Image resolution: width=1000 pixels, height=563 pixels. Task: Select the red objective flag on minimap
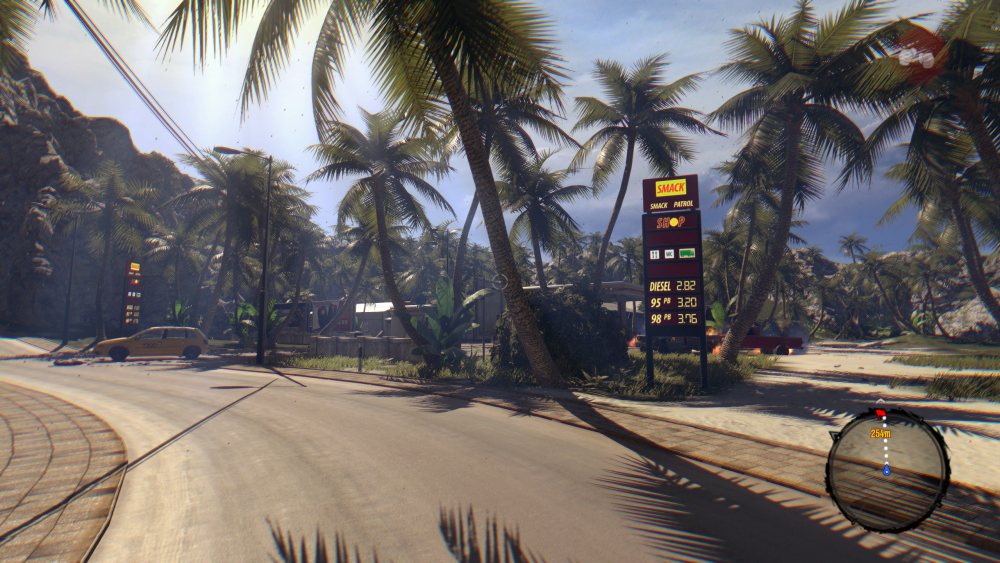(x=881, y=413)
